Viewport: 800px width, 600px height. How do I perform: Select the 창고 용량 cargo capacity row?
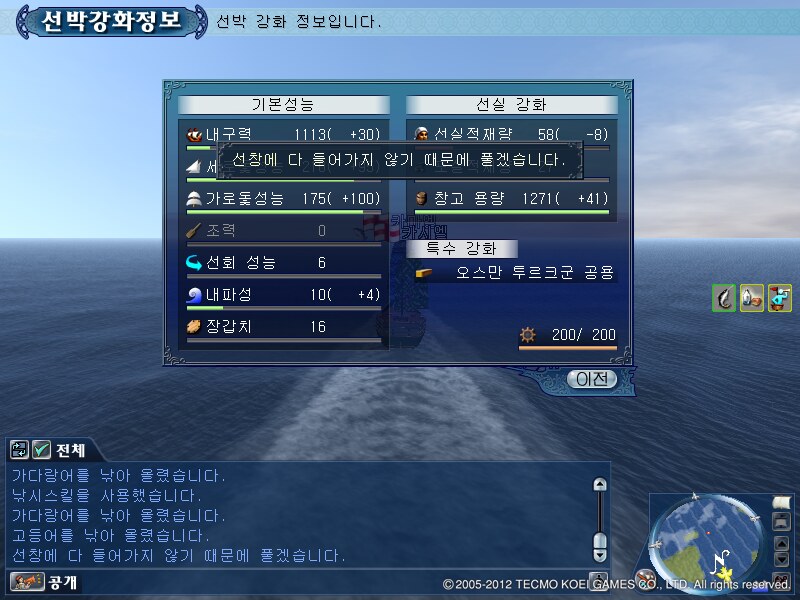511,198
